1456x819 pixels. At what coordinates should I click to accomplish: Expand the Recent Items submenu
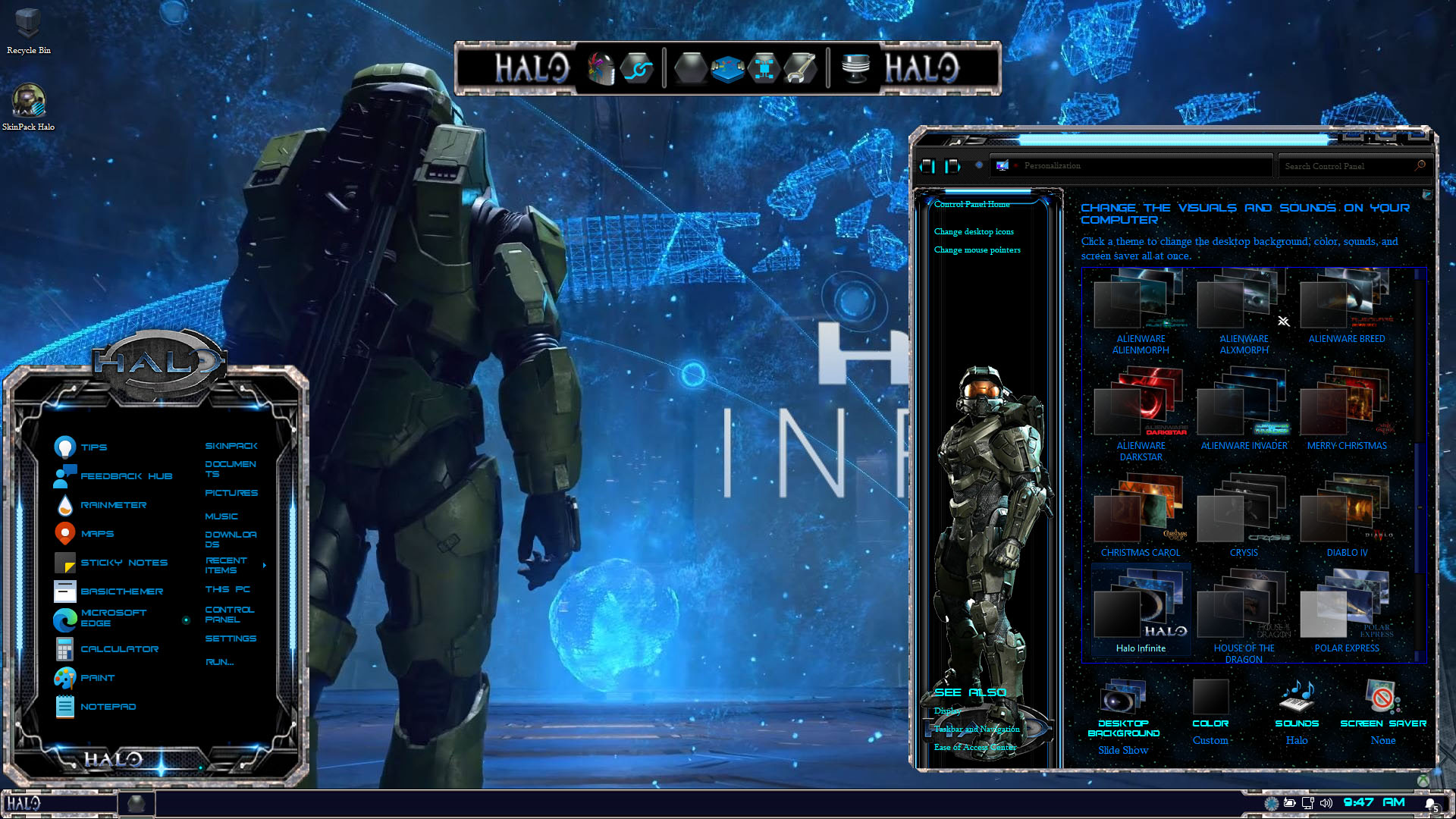263,565
